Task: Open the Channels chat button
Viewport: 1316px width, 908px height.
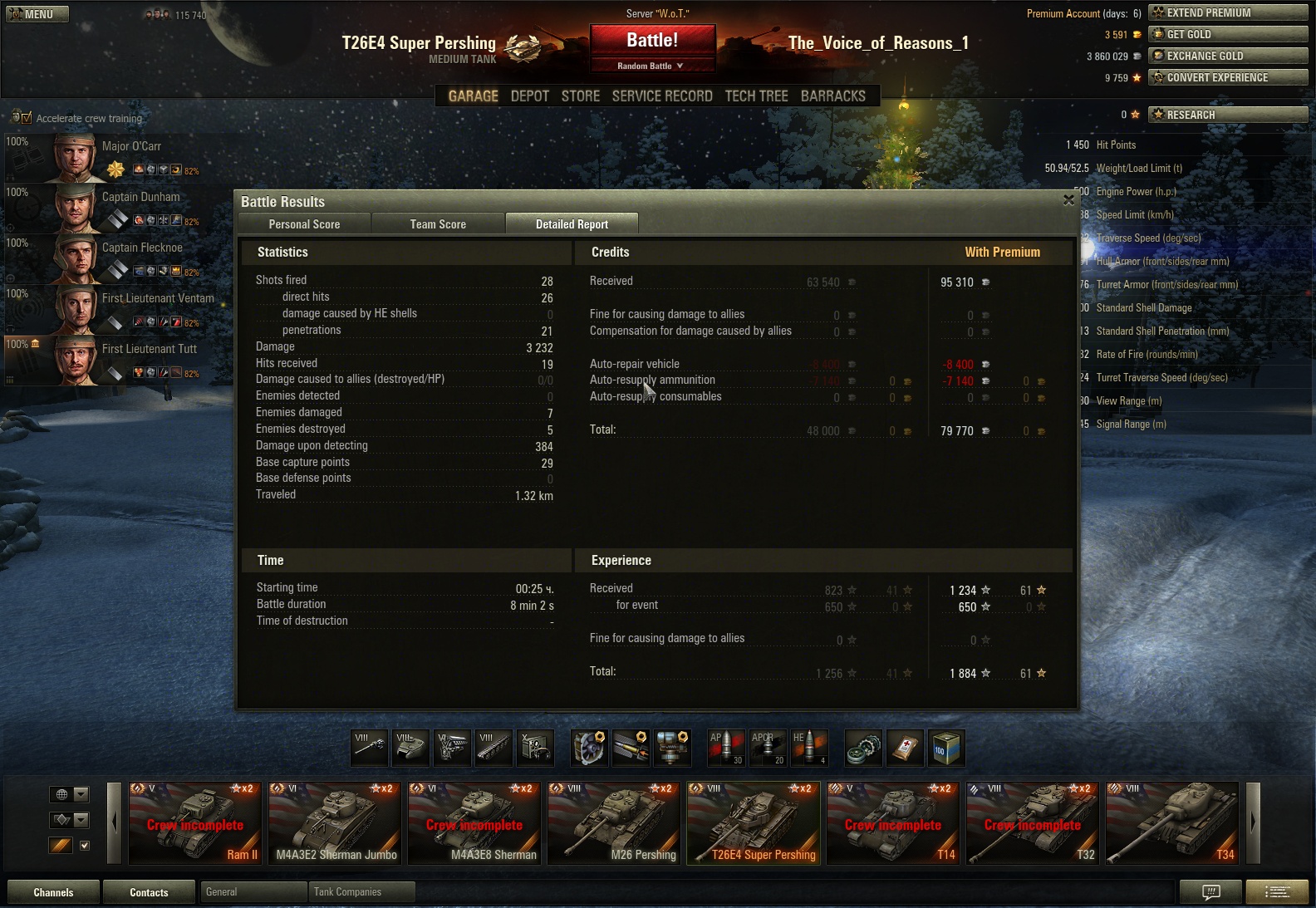Action: (x=53, y=892)
